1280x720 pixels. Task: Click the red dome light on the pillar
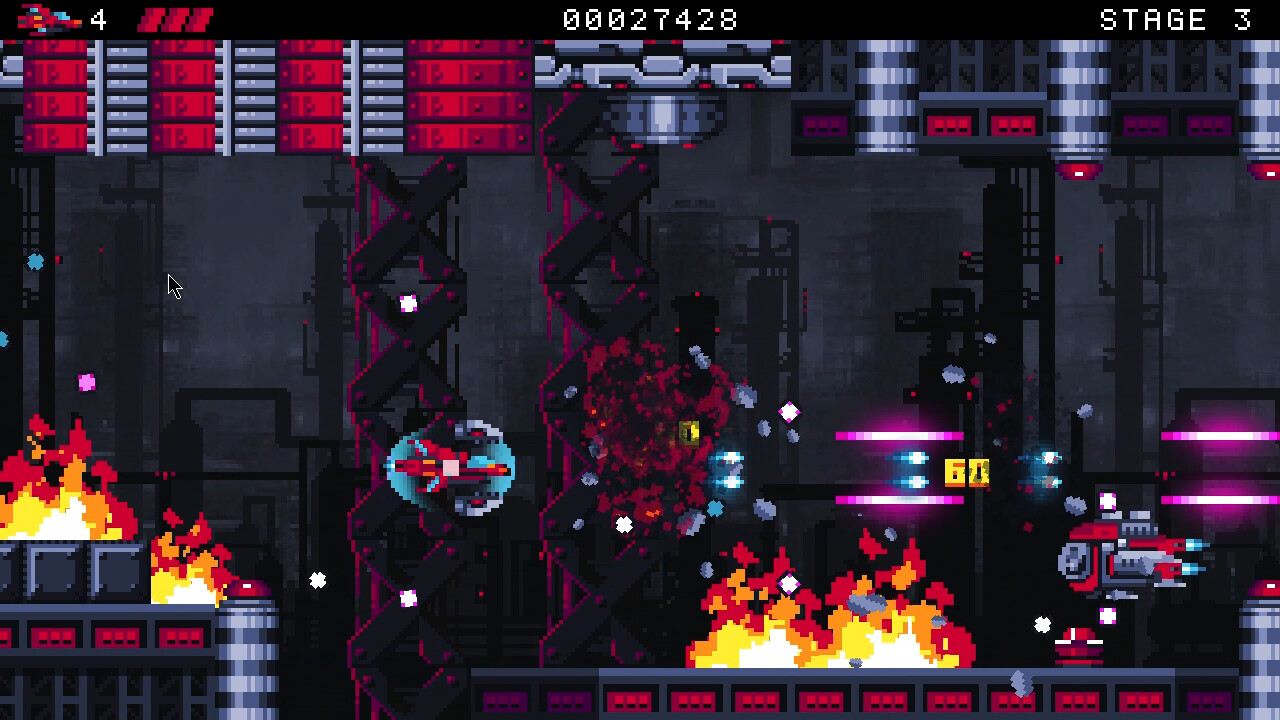[248, 588]
